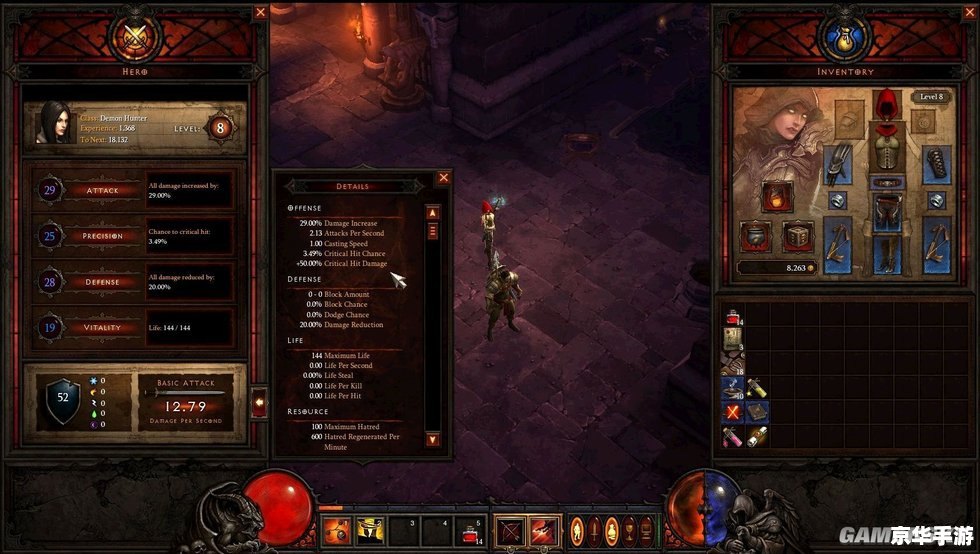980x554 pixels.
Task: Use the health potion hotbar slot
Action: click(x=468, y=532)
